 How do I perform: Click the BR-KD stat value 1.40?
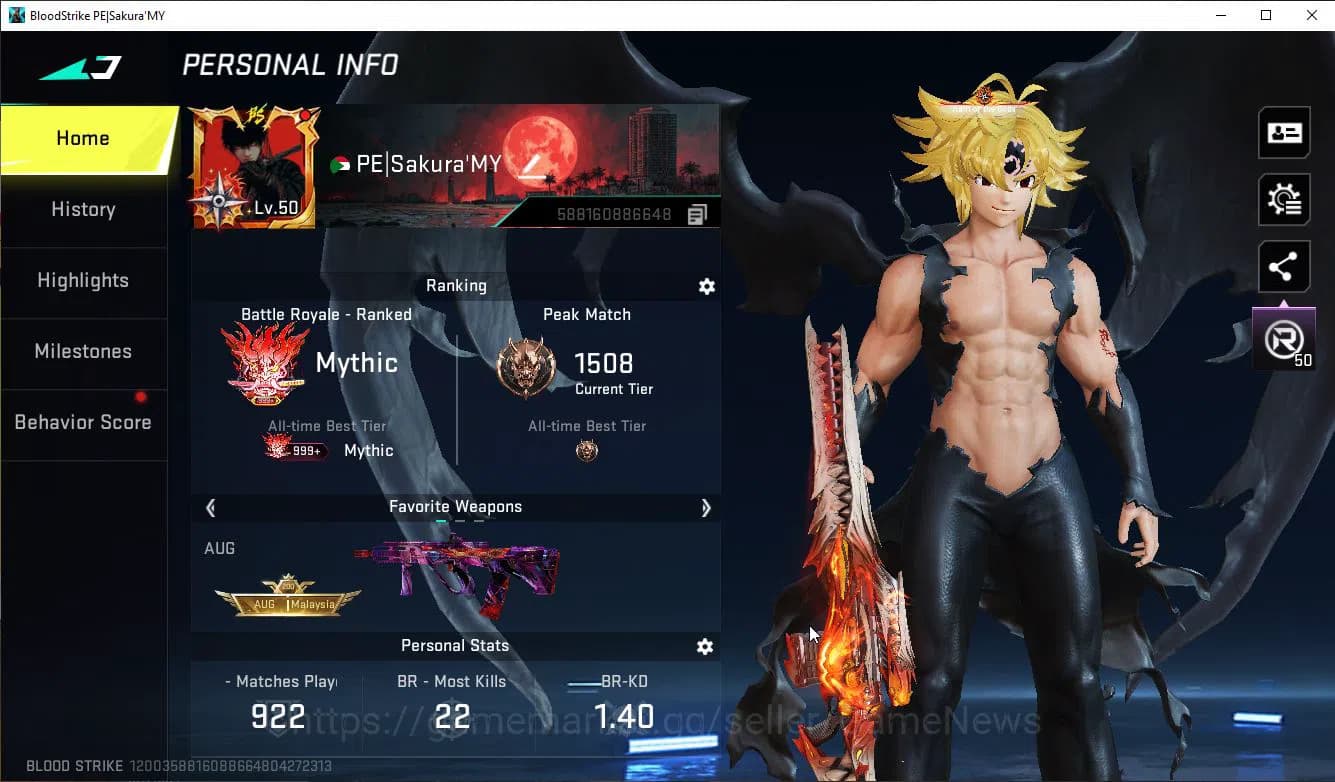pos(620,716)
